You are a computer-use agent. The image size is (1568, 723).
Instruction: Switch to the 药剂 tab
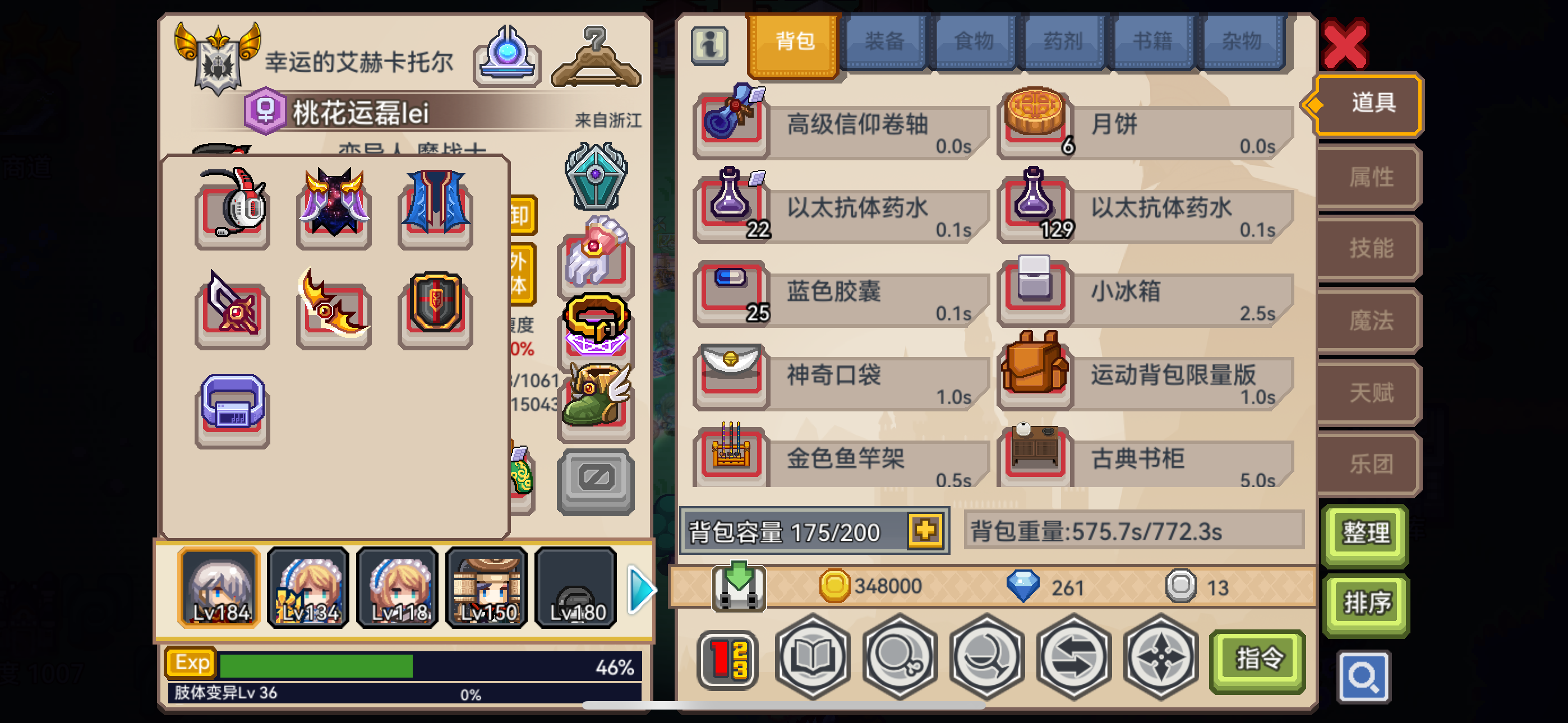click(x=1063, y=40)
